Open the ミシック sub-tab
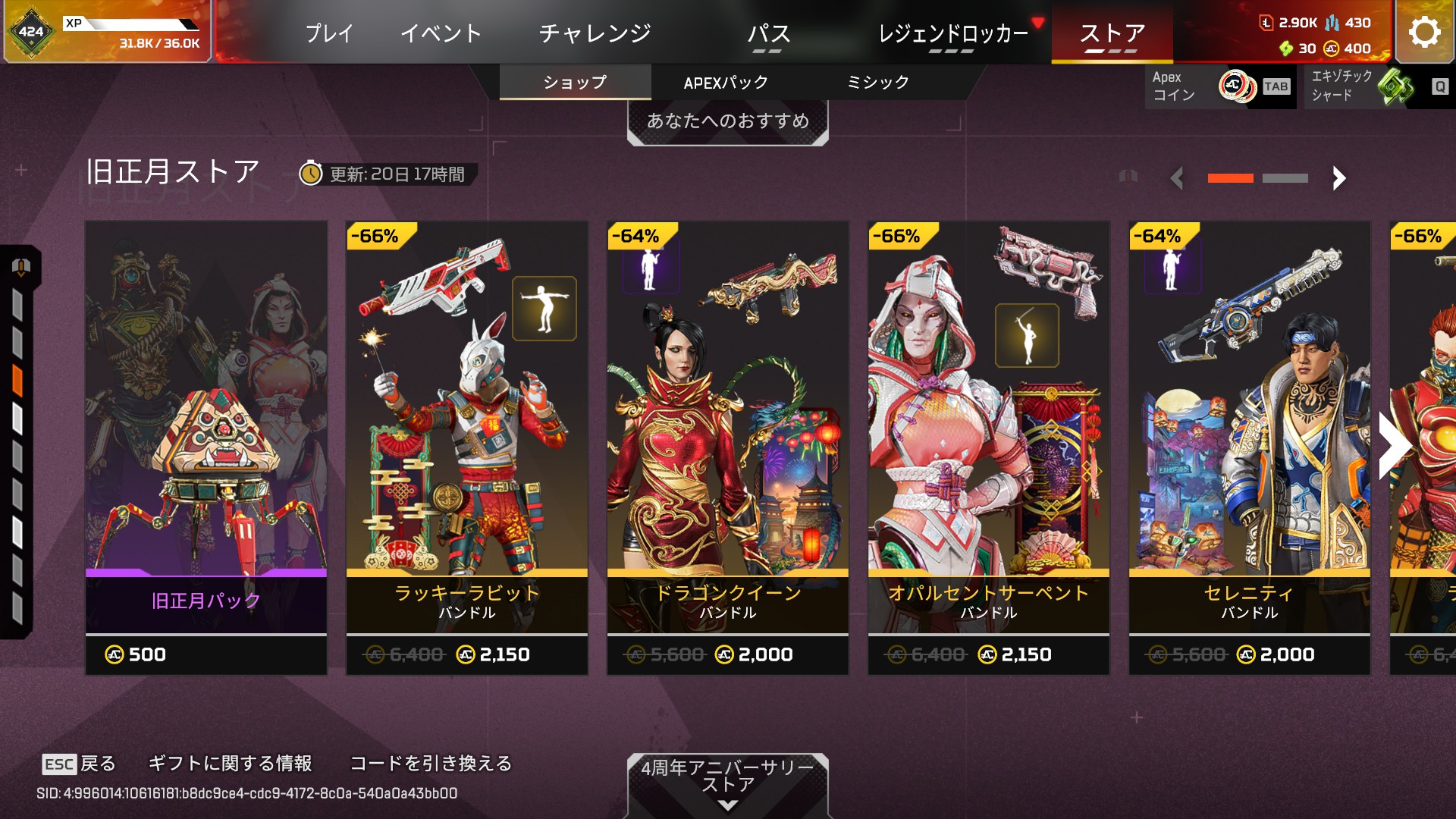 877,83
